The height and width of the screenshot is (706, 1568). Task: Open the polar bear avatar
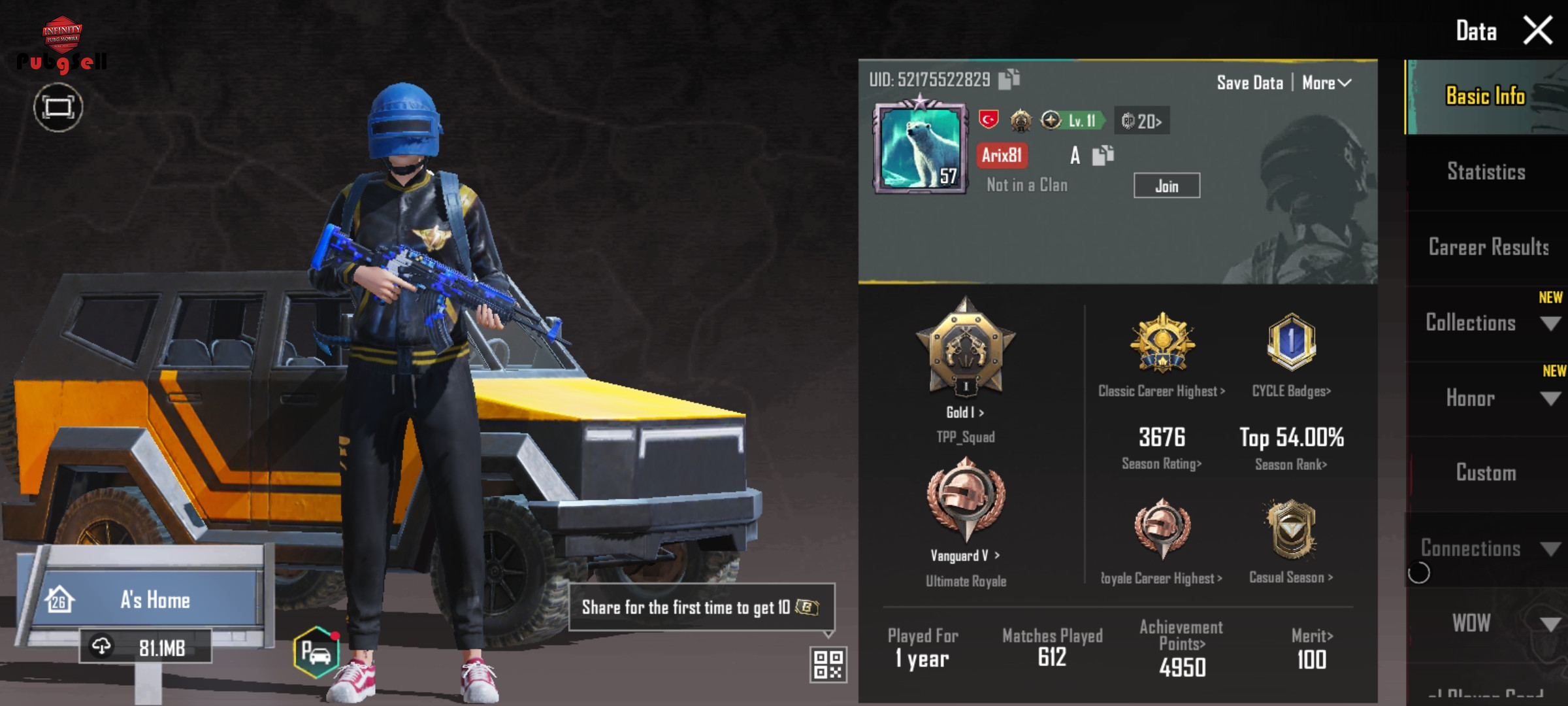pos(920,147)
